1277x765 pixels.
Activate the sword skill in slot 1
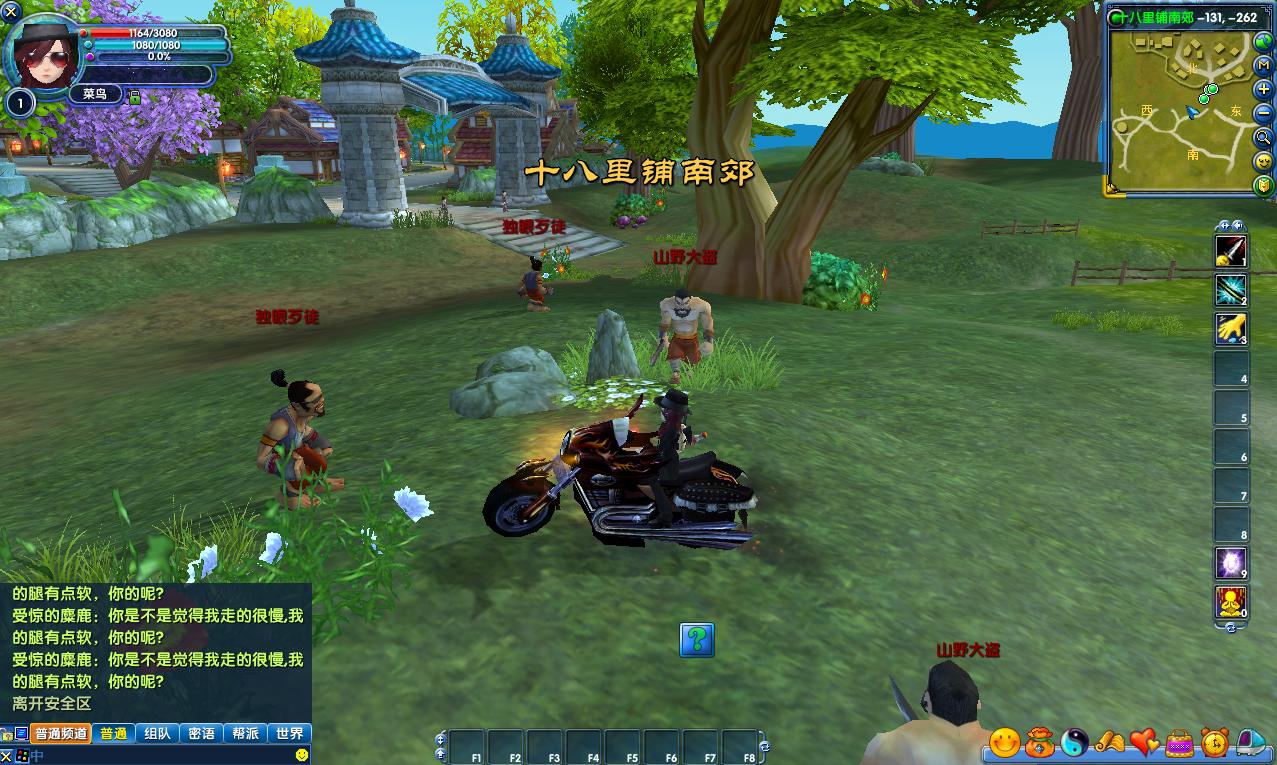coord(1231,250)
